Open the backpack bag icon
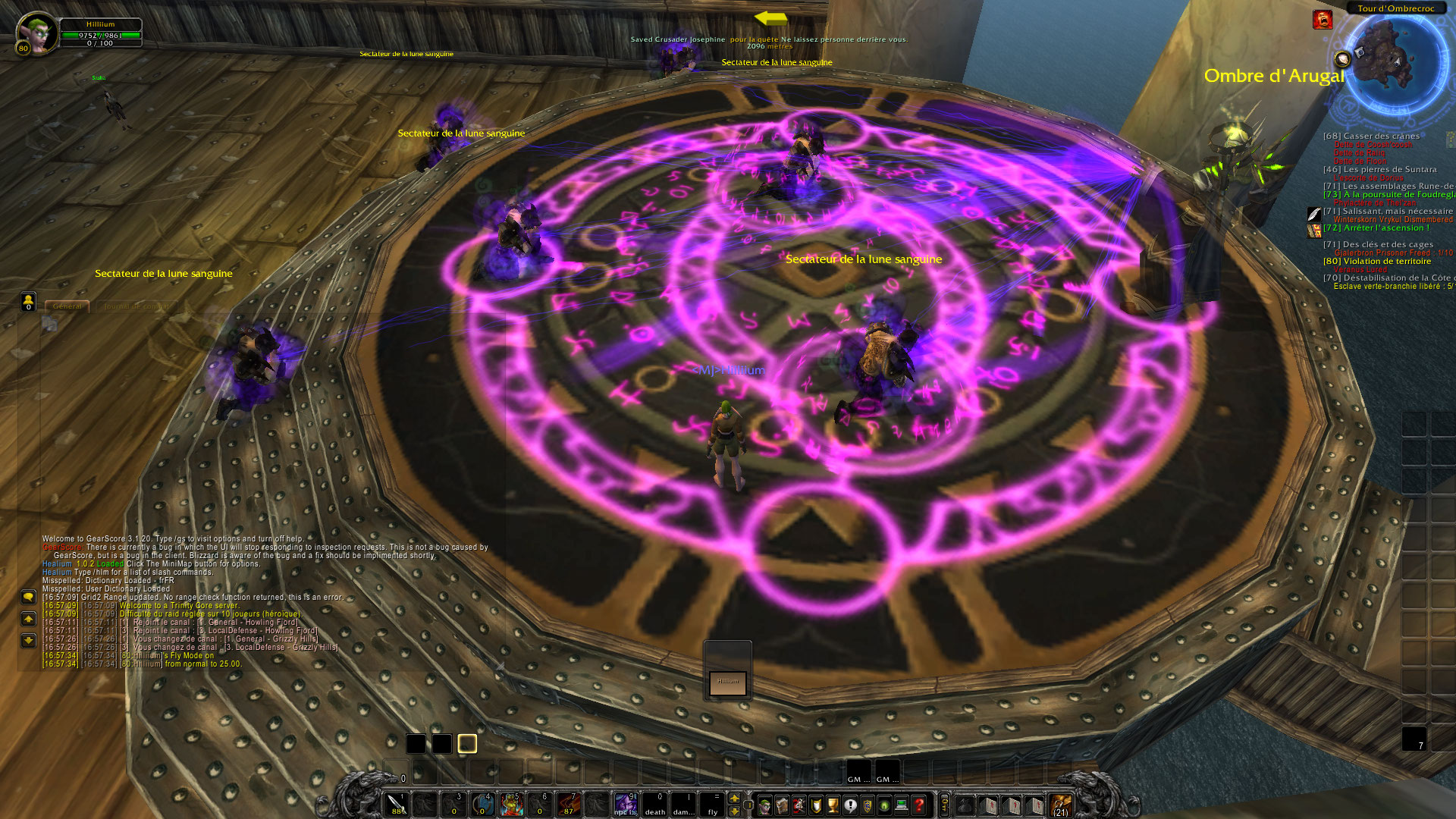This screenshot has width=1456, height=819. click(963, 806)
